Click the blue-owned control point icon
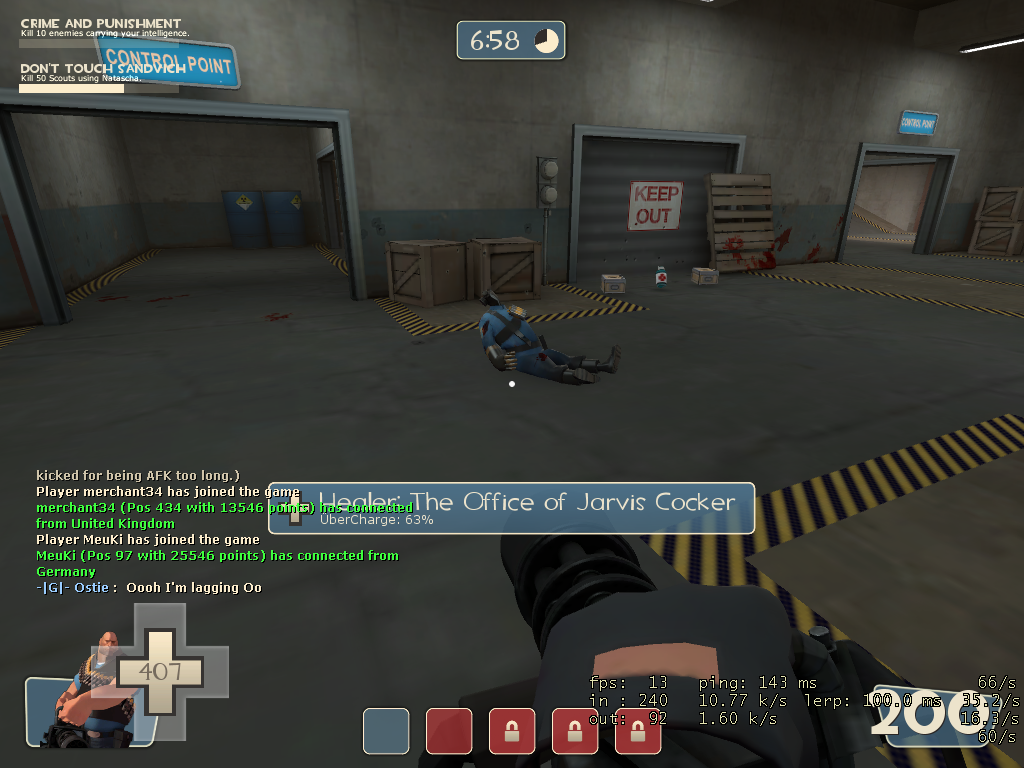Viewport: 1024px width, 768px height. (386, 731)
